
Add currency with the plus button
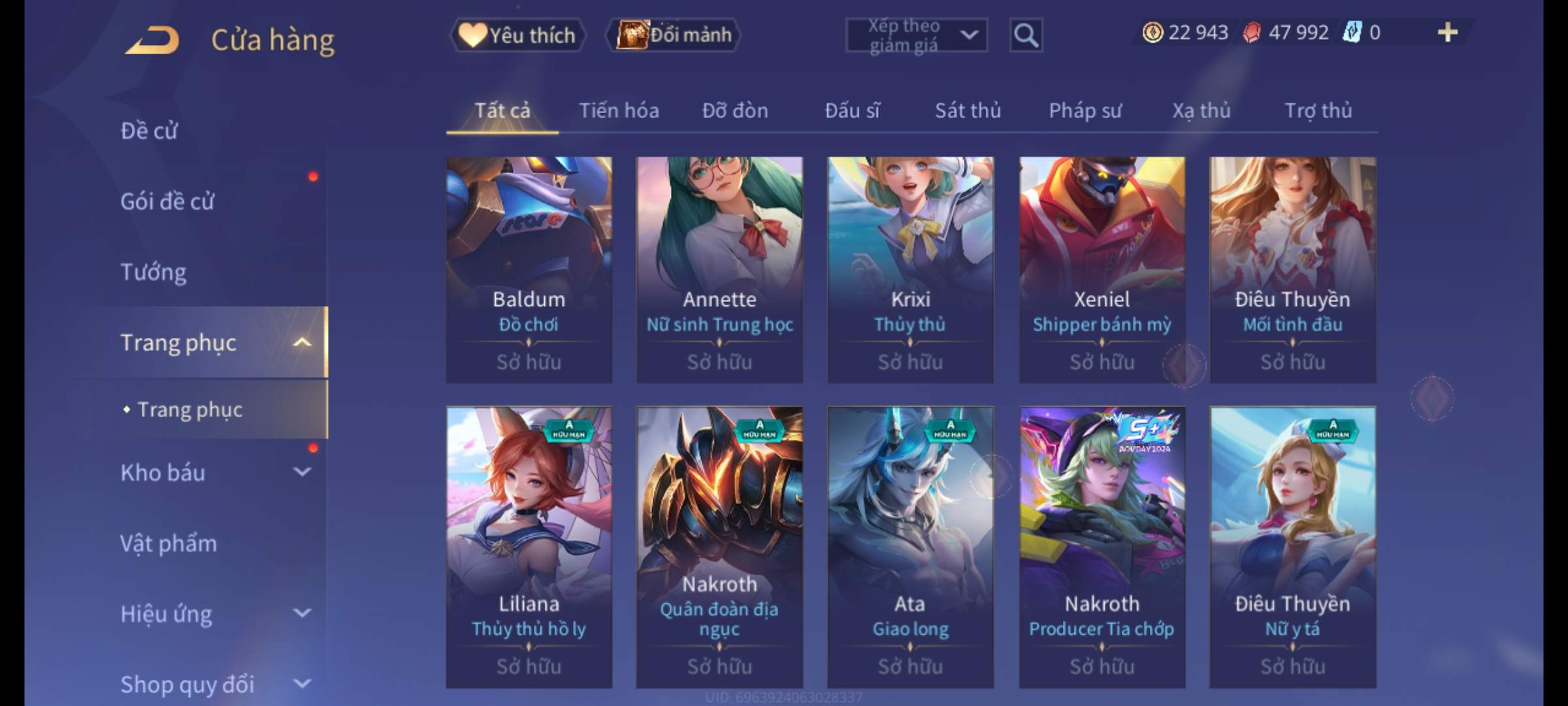(1447, 32)
